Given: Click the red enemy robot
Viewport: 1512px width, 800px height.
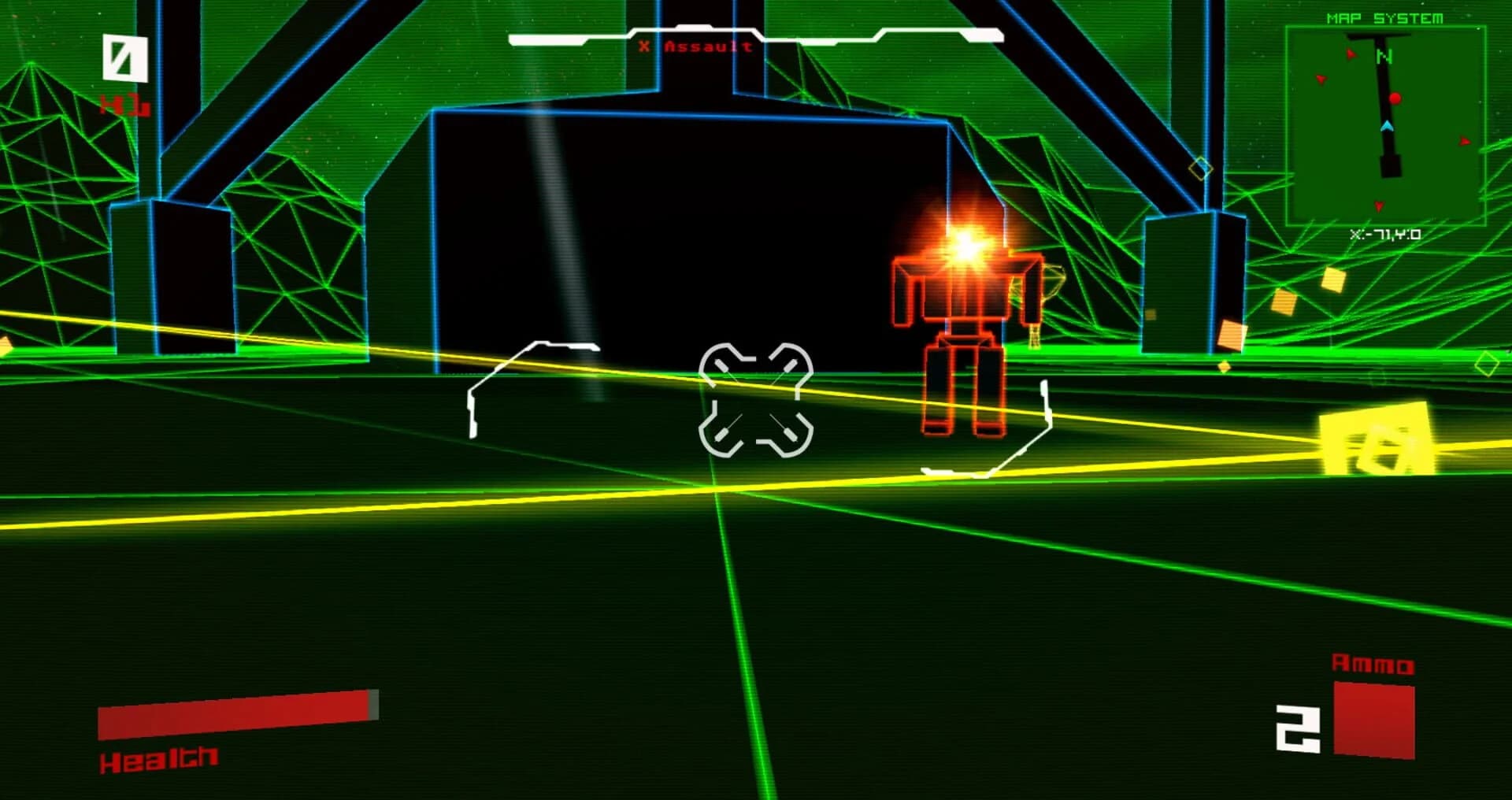Looking at the screenshot, I should click(962, 331).
